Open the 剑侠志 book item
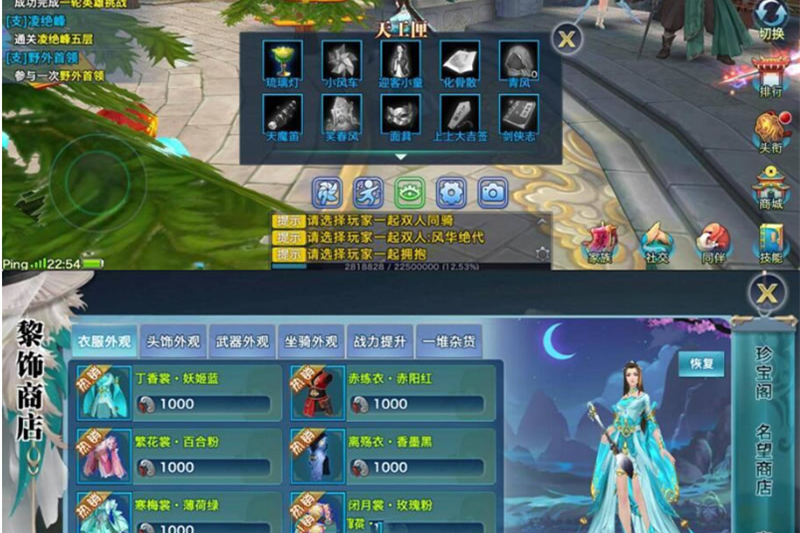The height and width of the screenshot is (533, 800). tap(520, 115)
